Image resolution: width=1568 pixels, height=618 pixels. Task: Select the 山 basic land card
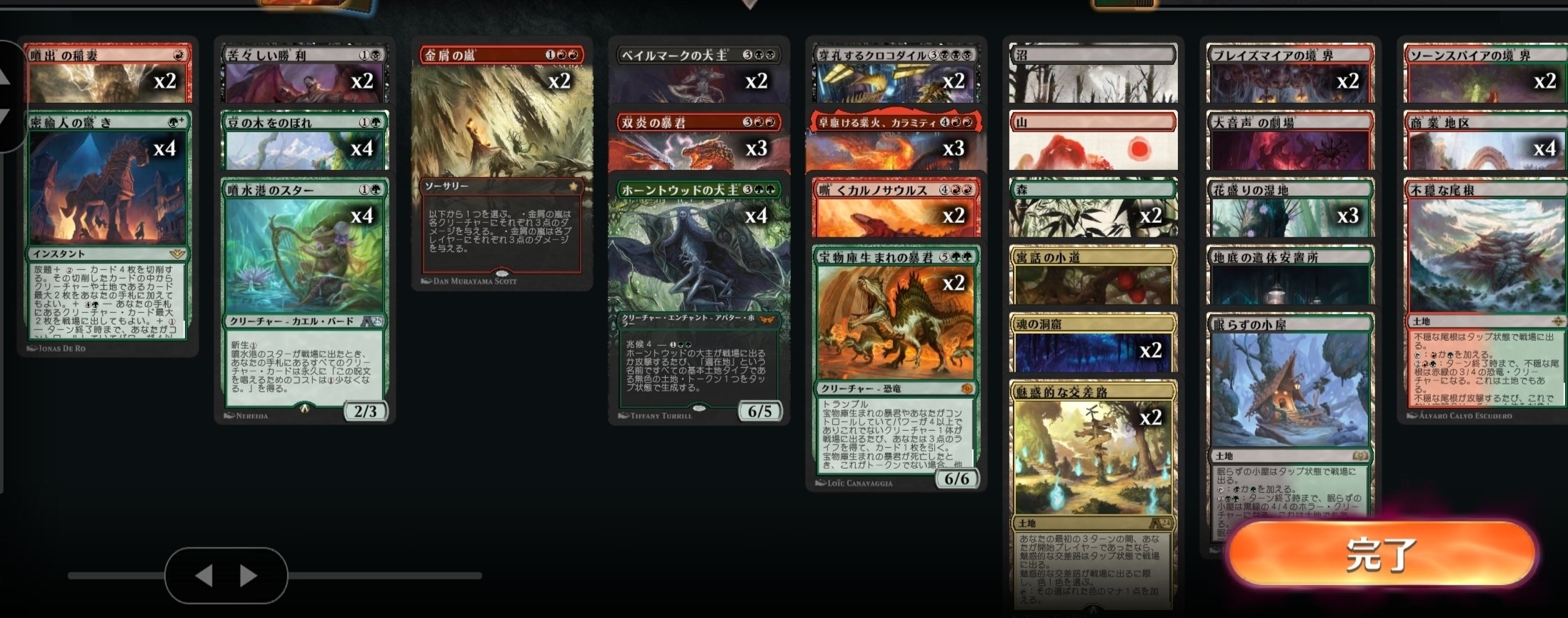click(x=1092, y=141)
